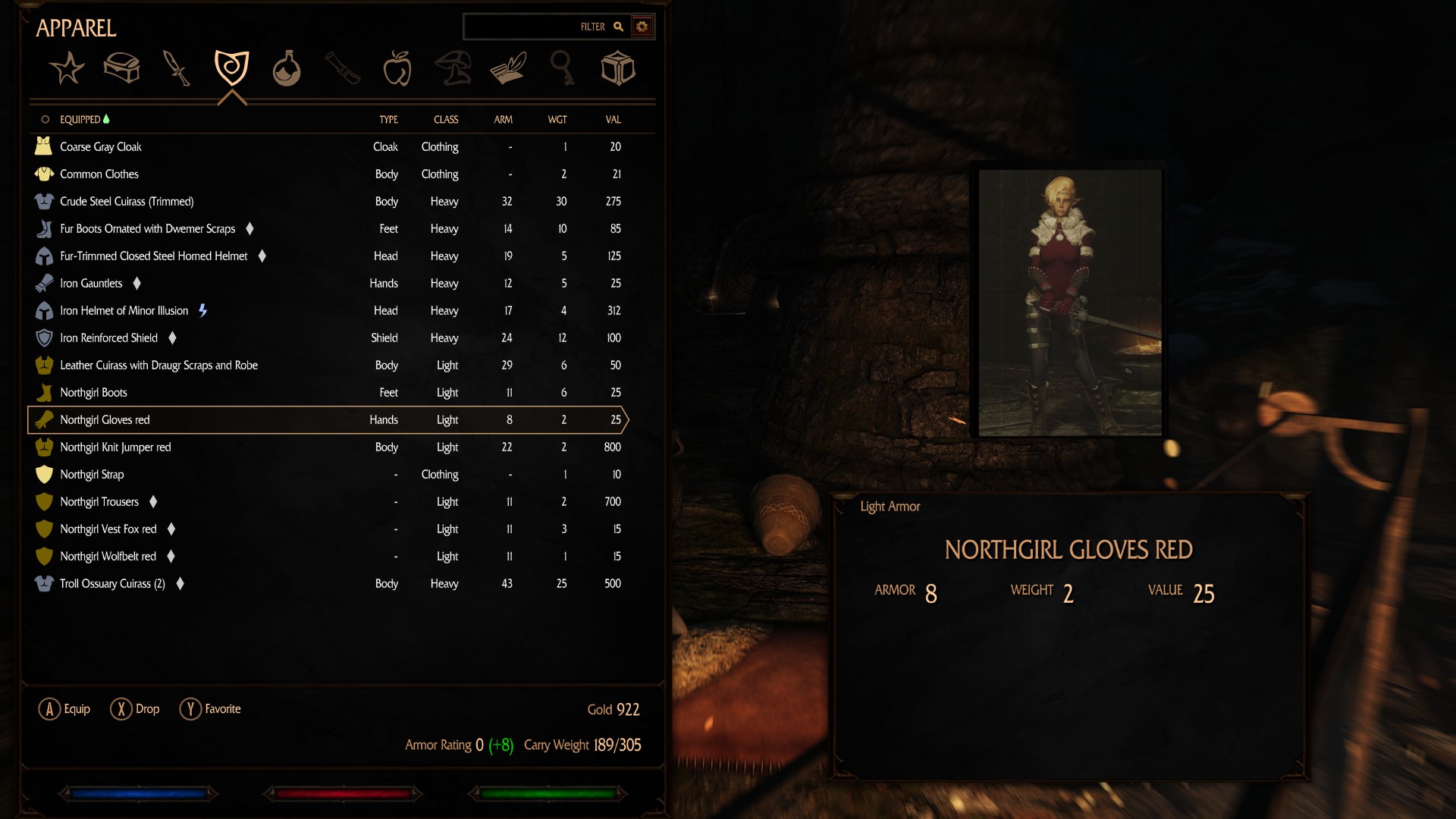Open the Keys category tab

562,69
